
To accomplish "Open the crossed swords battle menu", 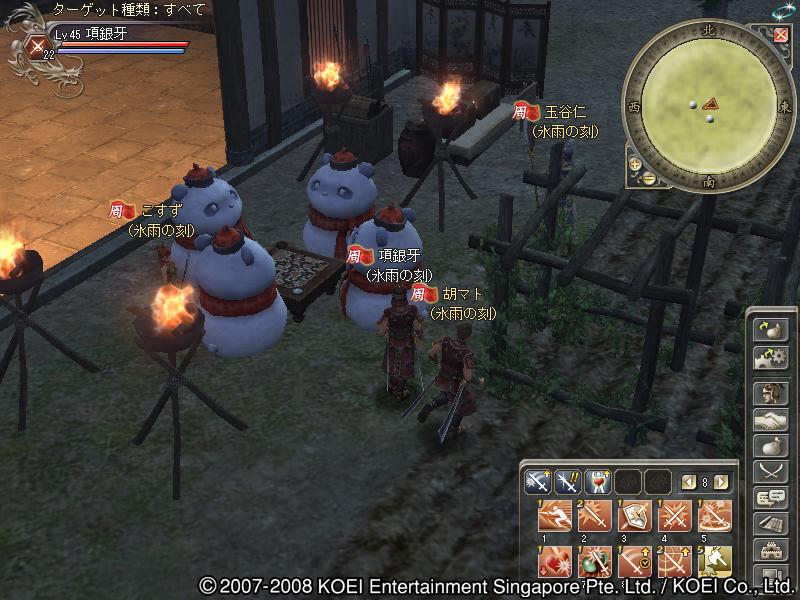I will (770, 472).
